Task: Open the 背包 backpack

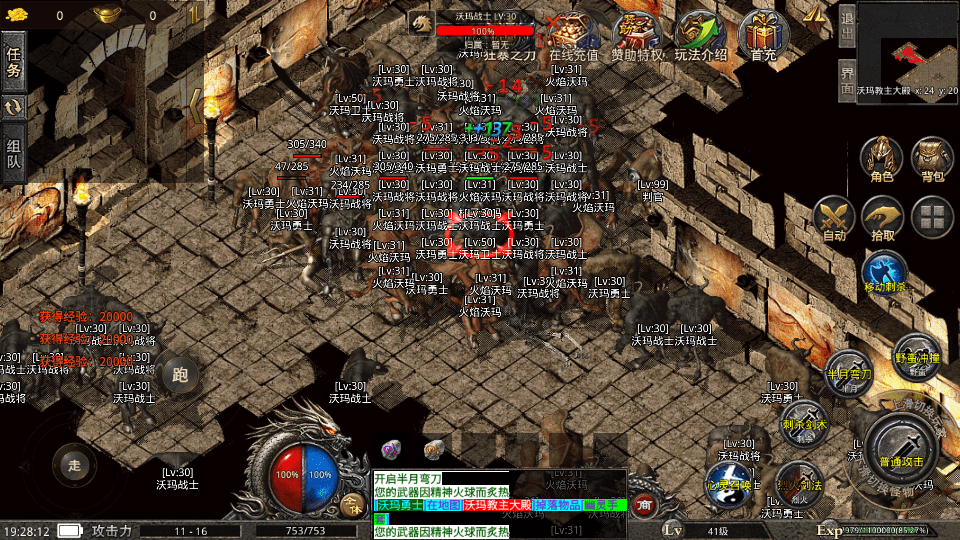Action: coord(932,160)
